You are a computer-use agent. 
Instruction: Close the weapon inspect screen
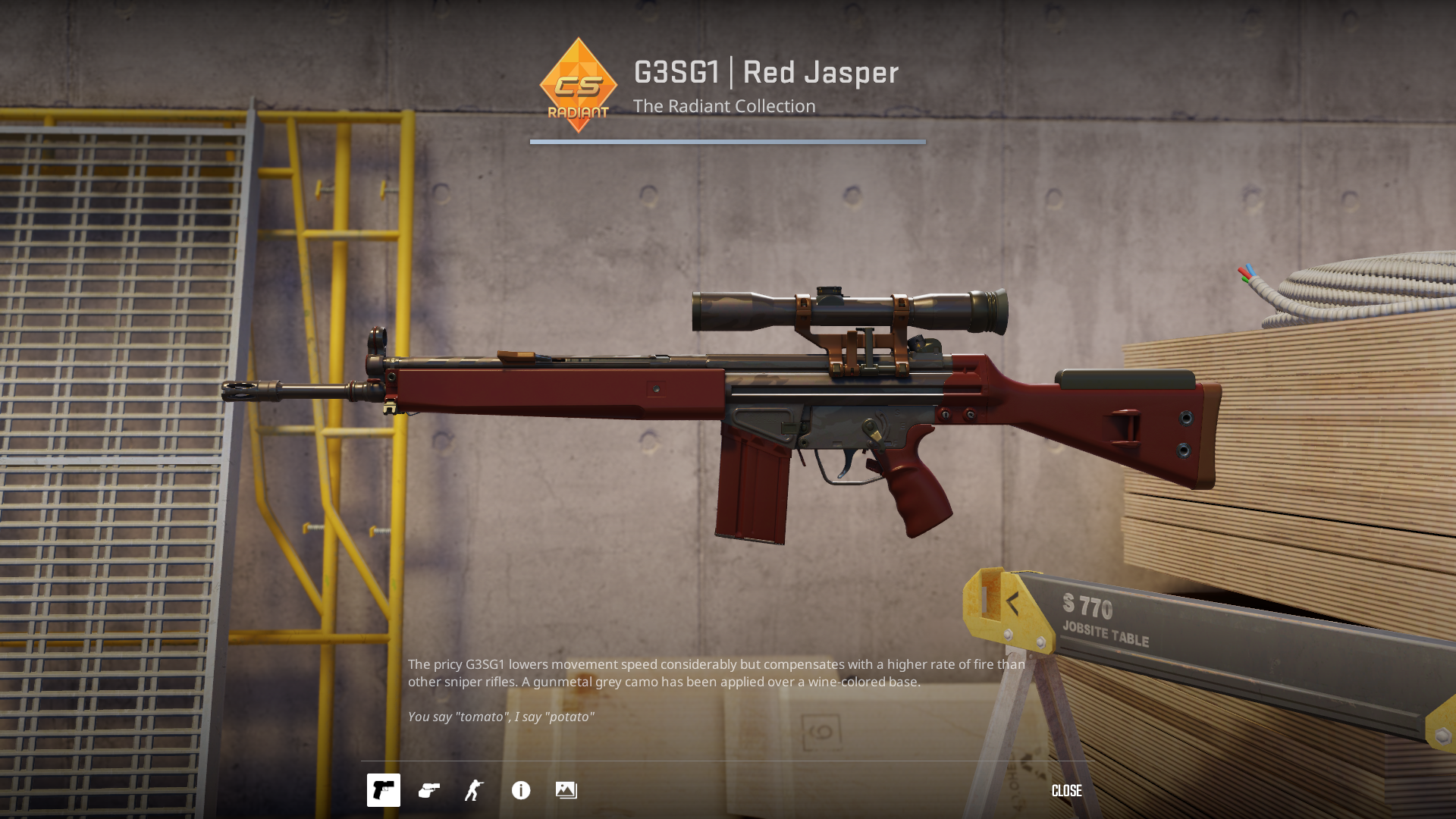(1066, 791)
